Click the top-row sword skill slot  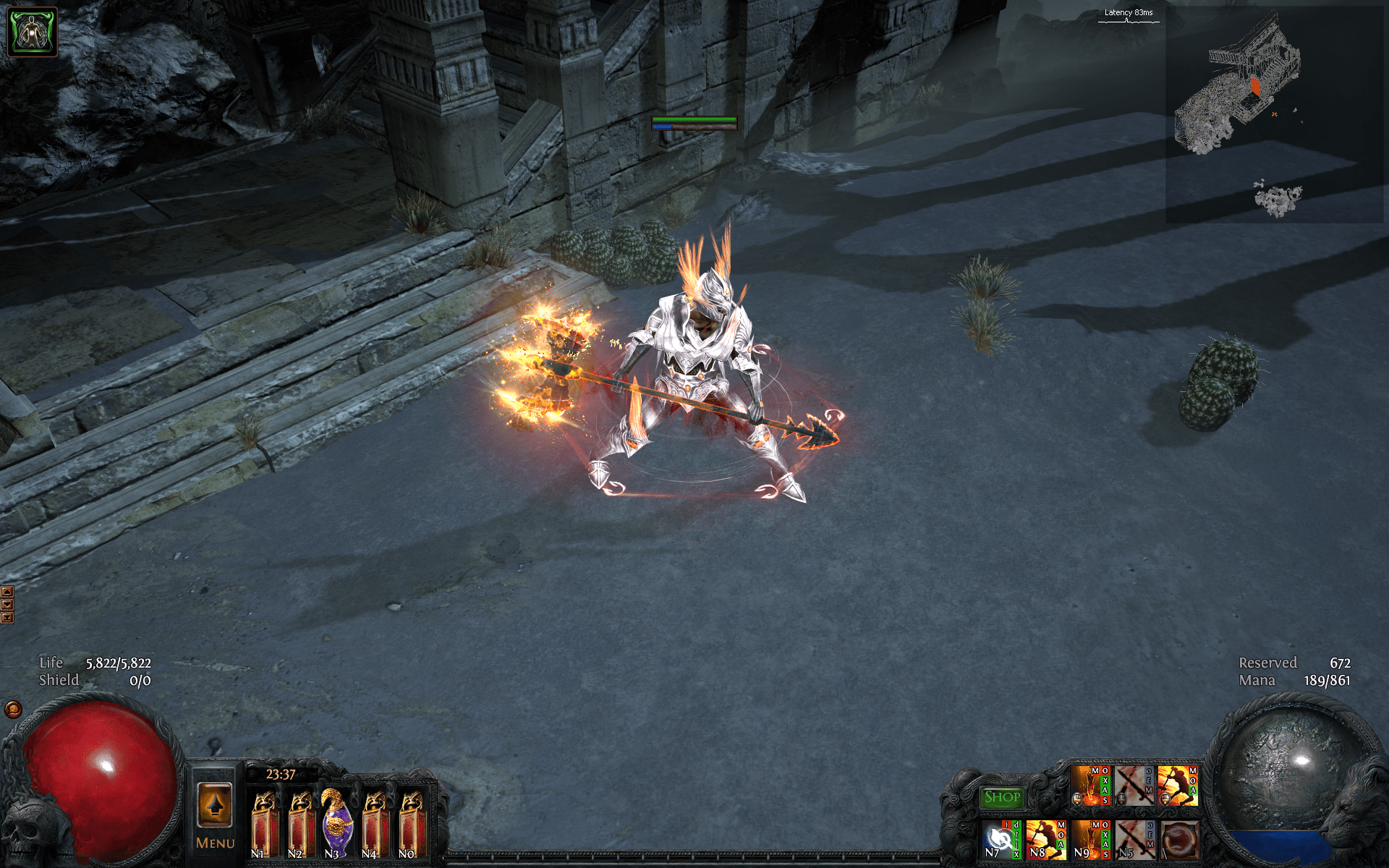click(1134, 786)
